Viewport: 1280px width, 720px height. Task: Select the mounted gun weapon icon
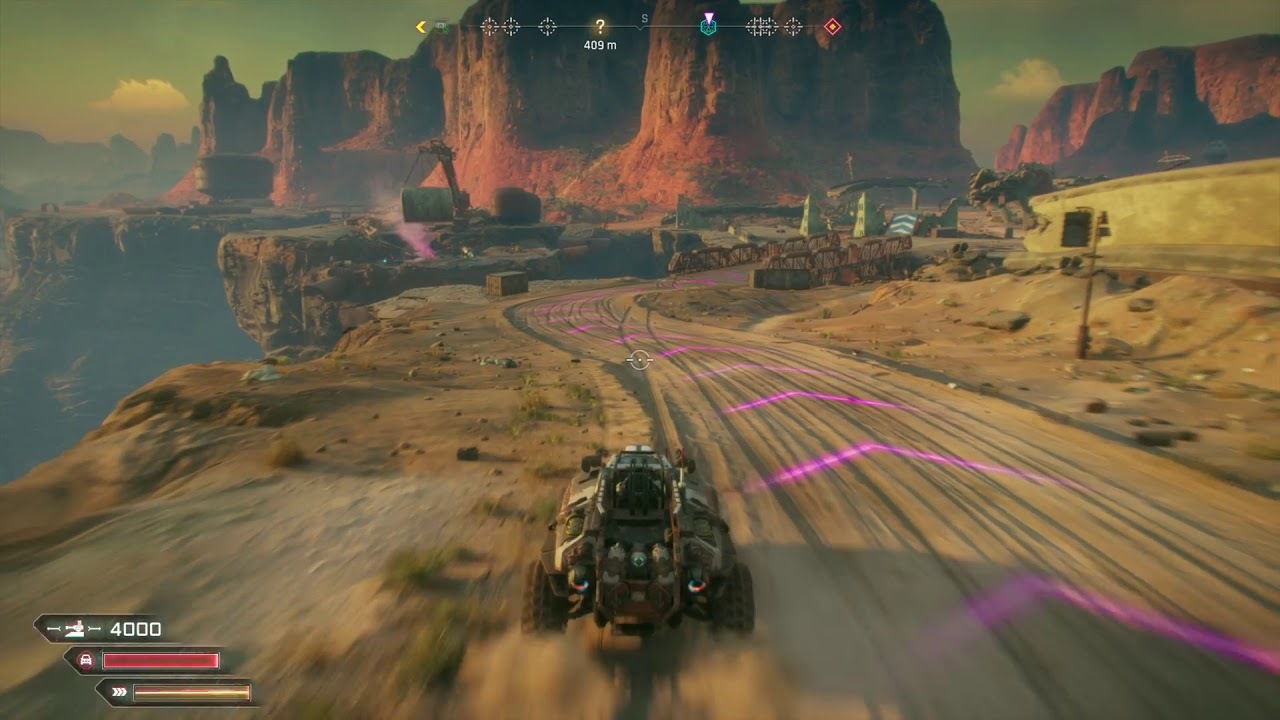74,629
